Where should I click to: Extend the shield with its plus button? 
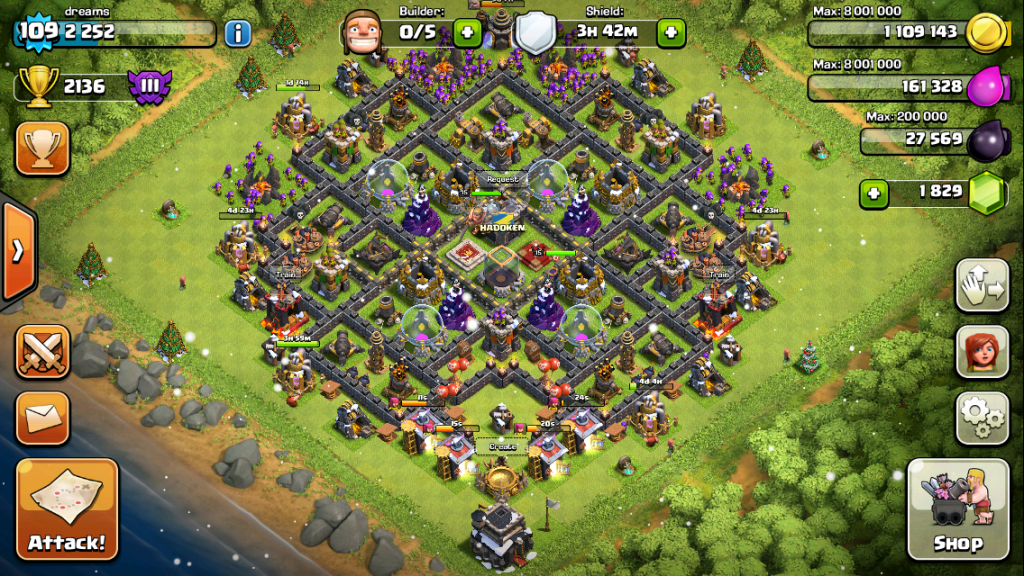(670, 33)
